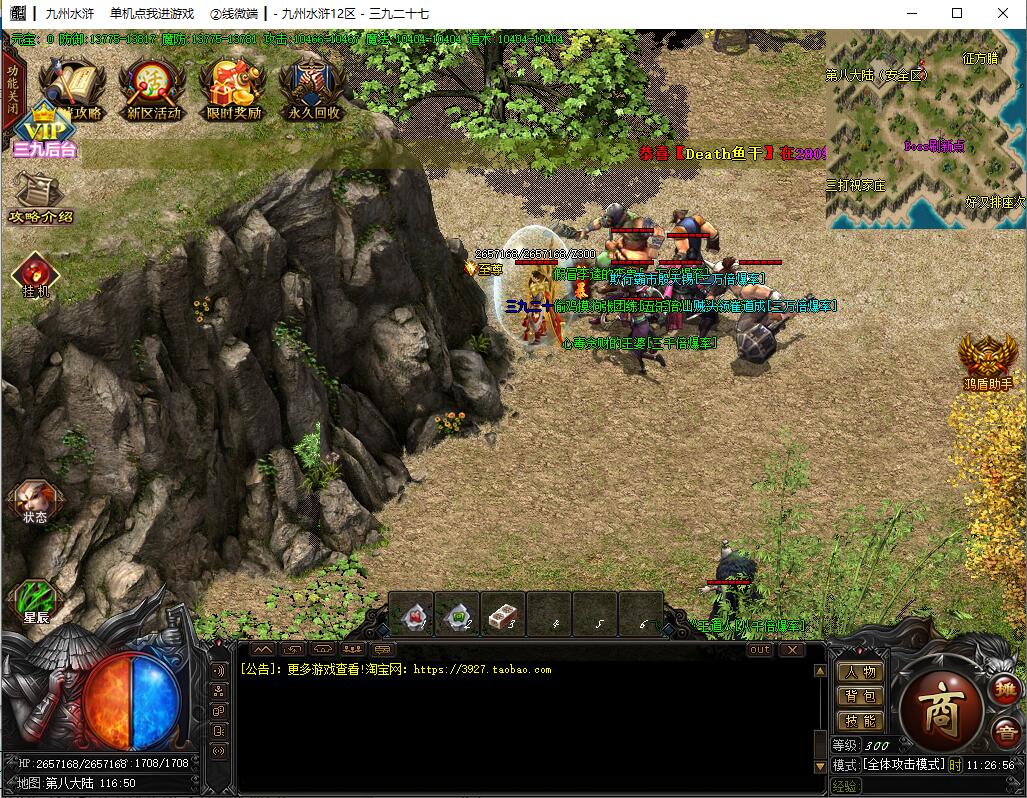Use the mahjong-tile item in slot 3
1027x798 pixels.
click(x=503, y=614)
